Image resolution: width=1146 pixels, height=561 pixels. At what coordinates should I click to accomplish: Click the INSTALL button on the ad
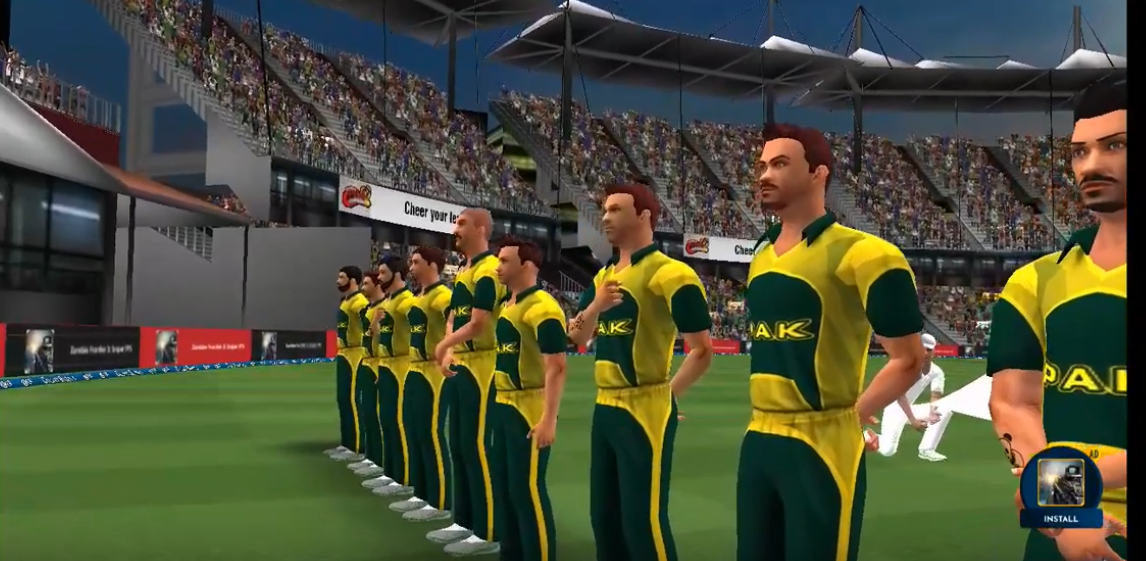pos(1061,519)
